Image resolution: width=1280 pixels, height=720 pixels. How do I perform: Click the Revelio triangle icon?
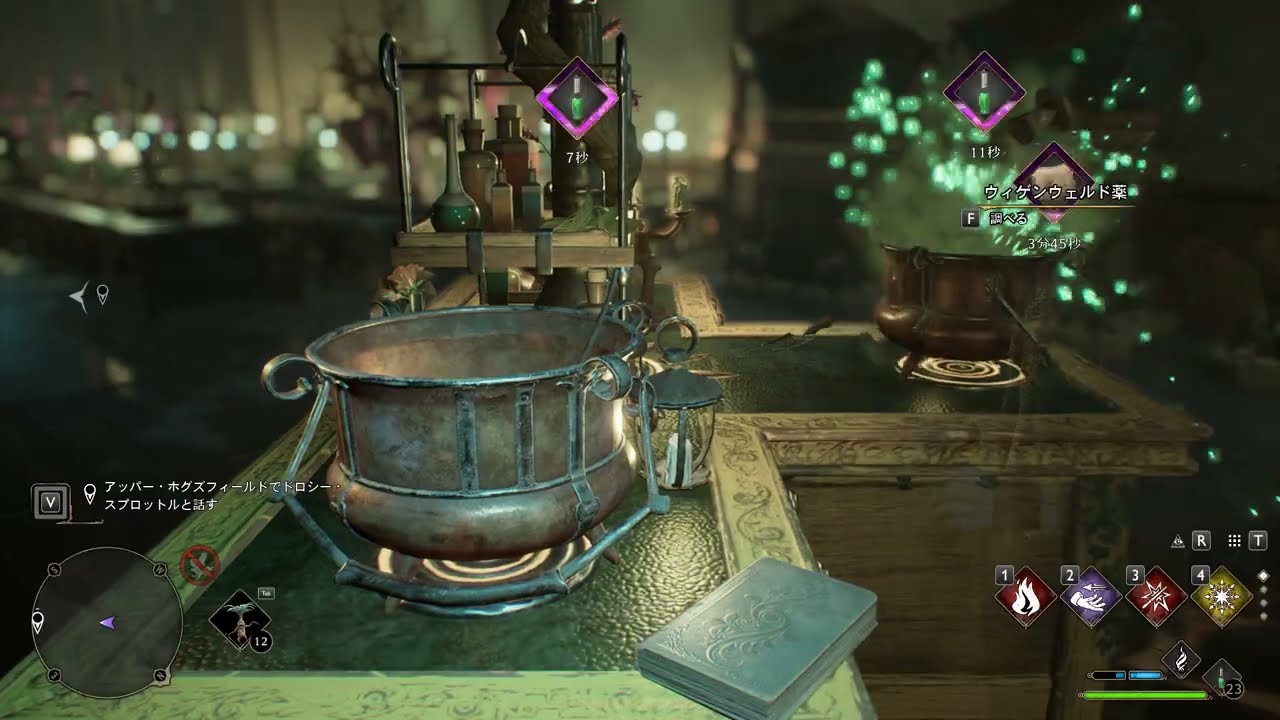tap(1178, 541)
